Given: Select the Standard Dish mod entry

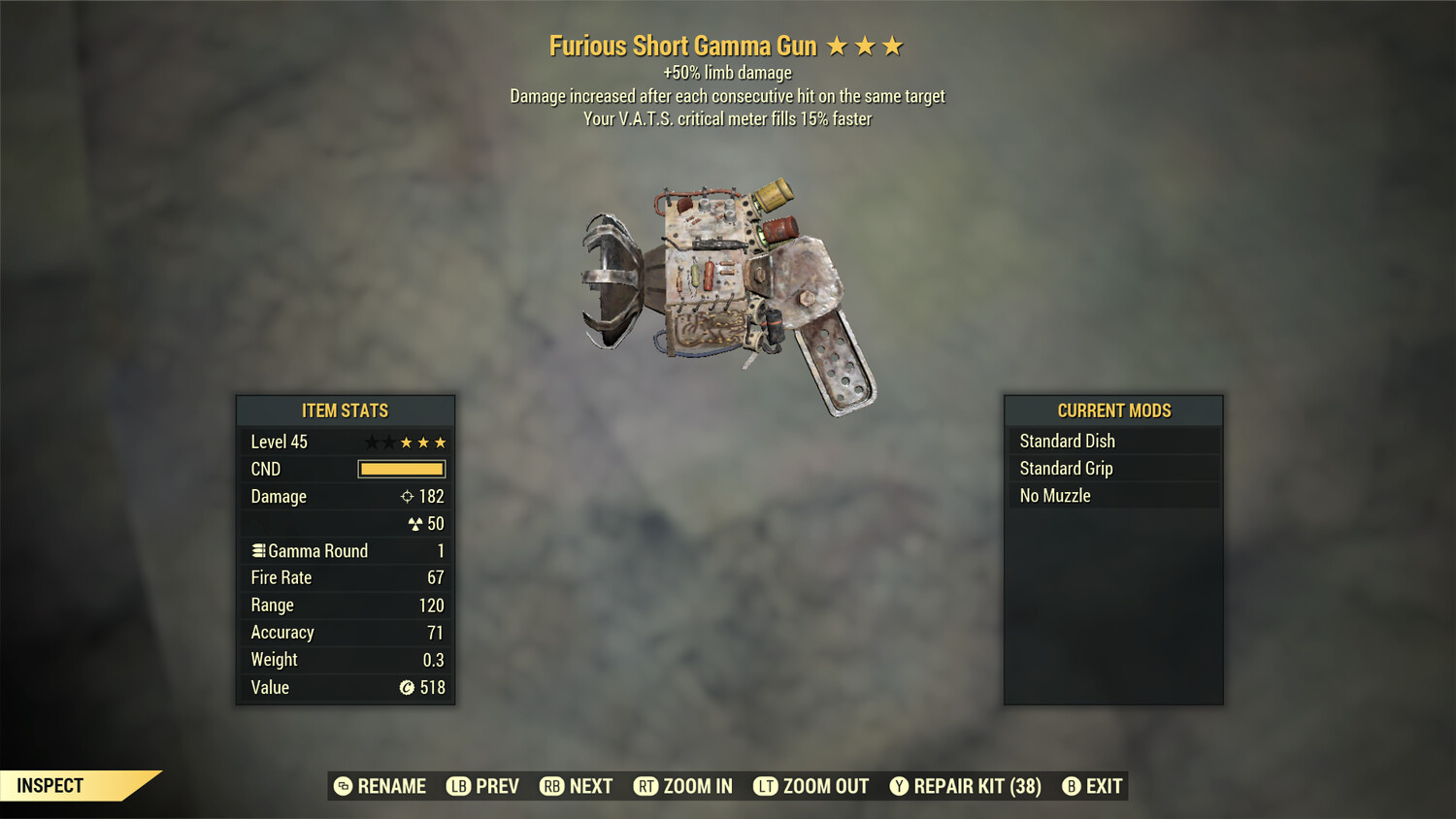Looking at the screenshot, I should click(x=1068, y=441).
